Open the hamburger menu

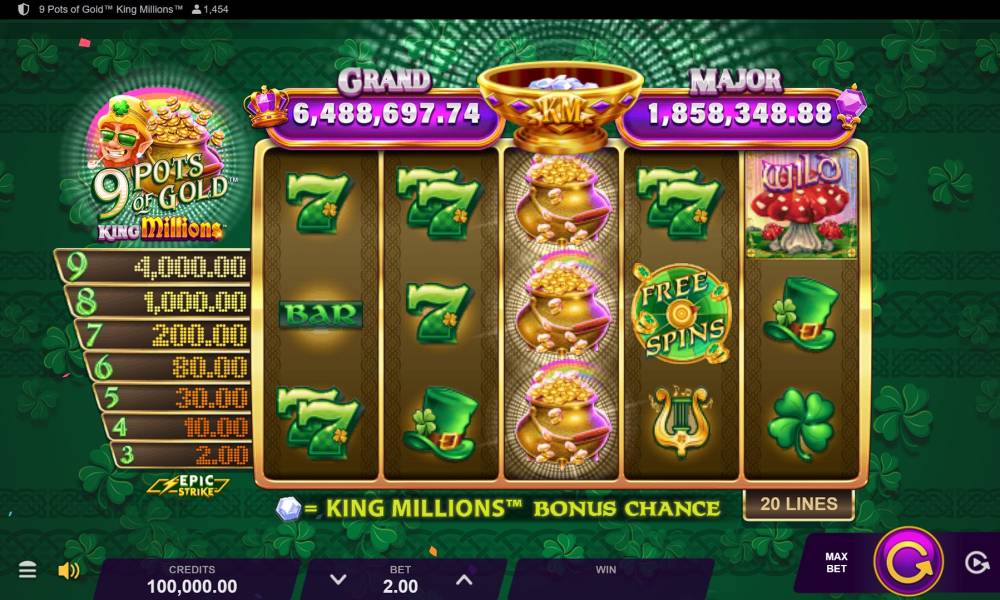28,570
